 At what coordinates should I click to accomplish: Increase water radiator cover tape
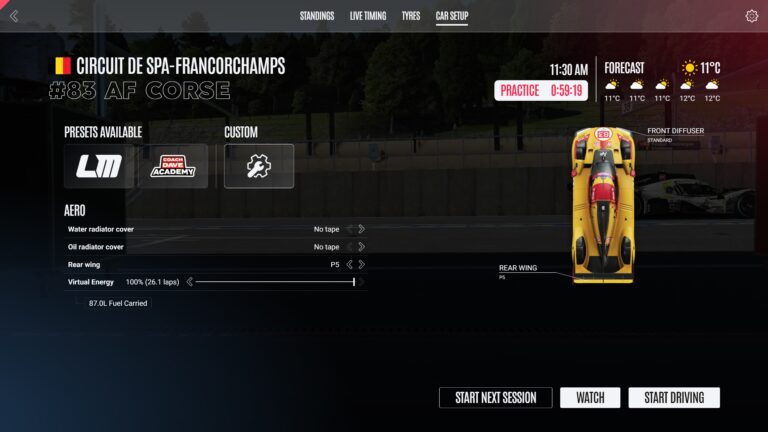click(361, 229)
